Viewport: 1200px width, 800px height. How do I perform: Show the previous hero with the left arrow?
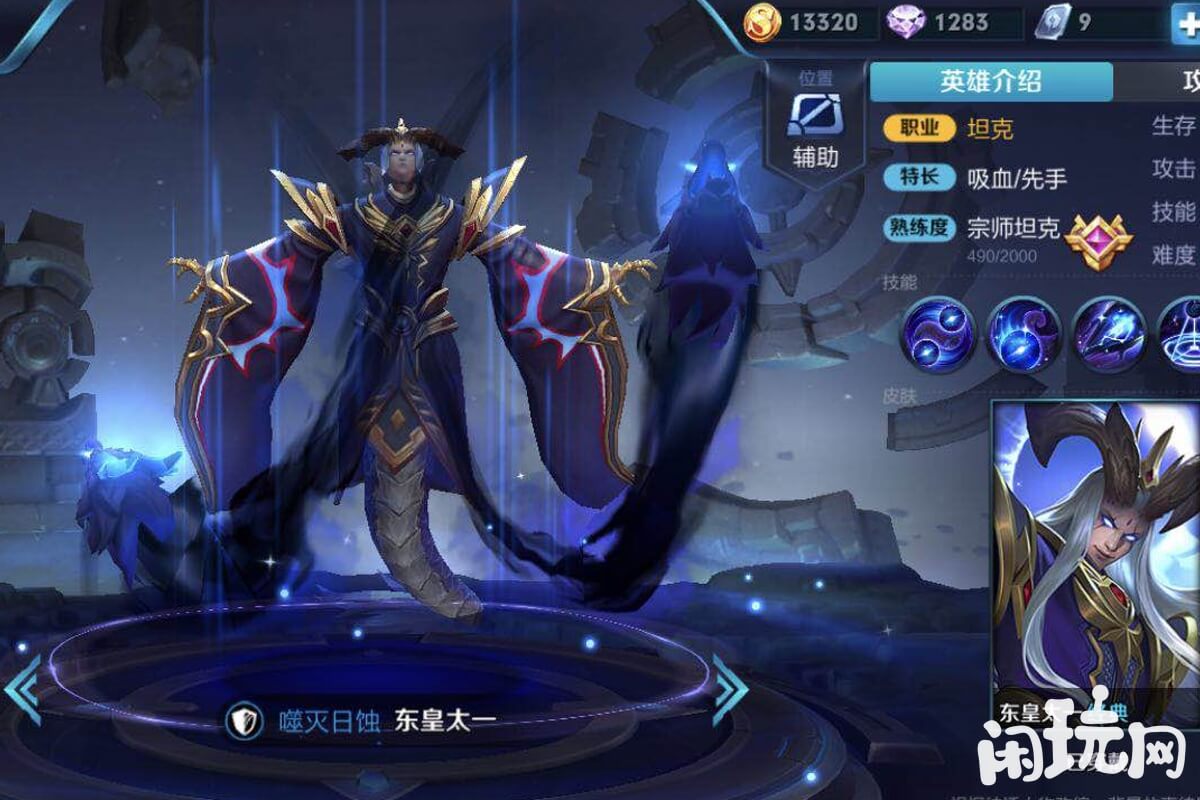pyautogui.click(x=22, y=690)
